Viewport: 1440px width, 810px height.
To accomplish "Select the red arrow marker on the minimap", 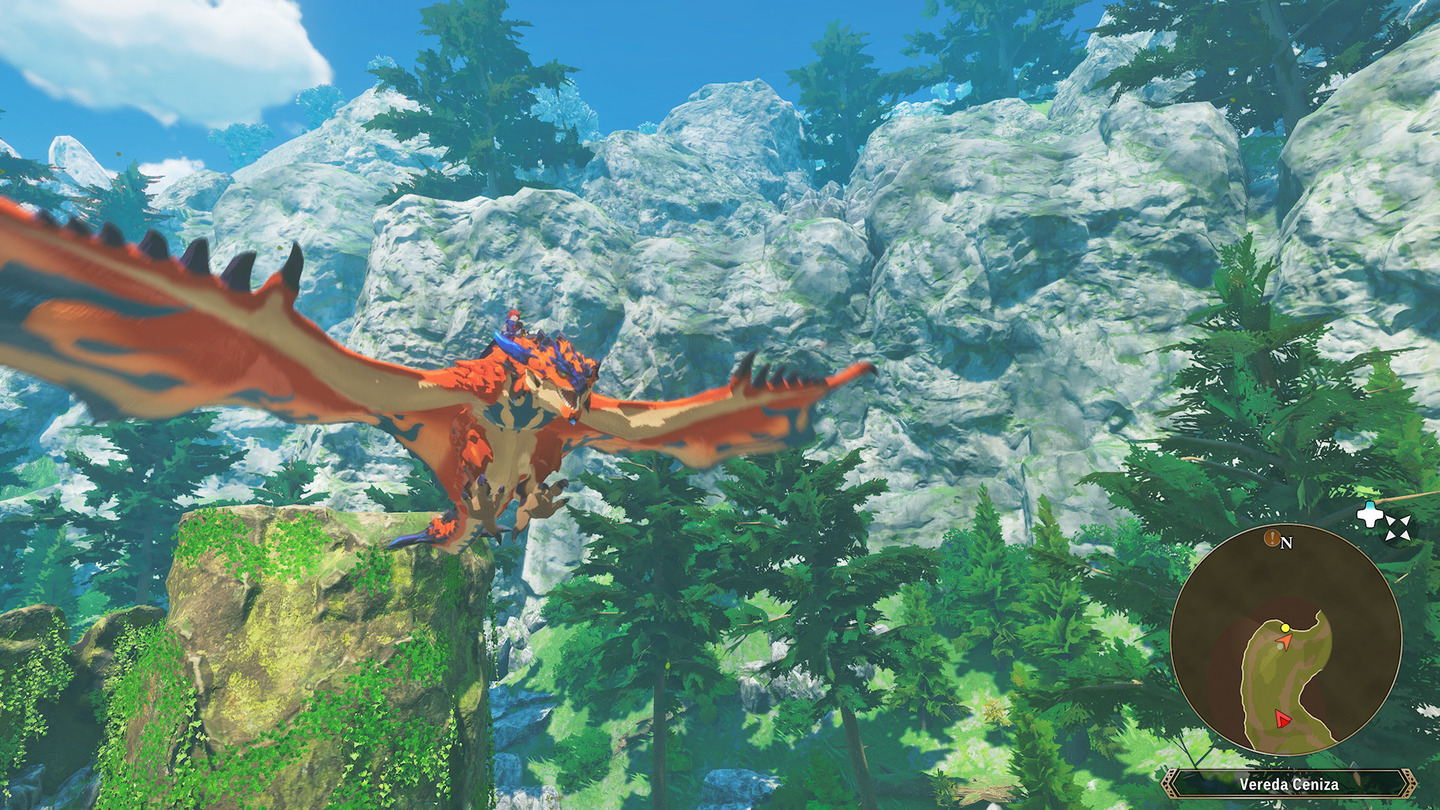I will (1282, 718).
